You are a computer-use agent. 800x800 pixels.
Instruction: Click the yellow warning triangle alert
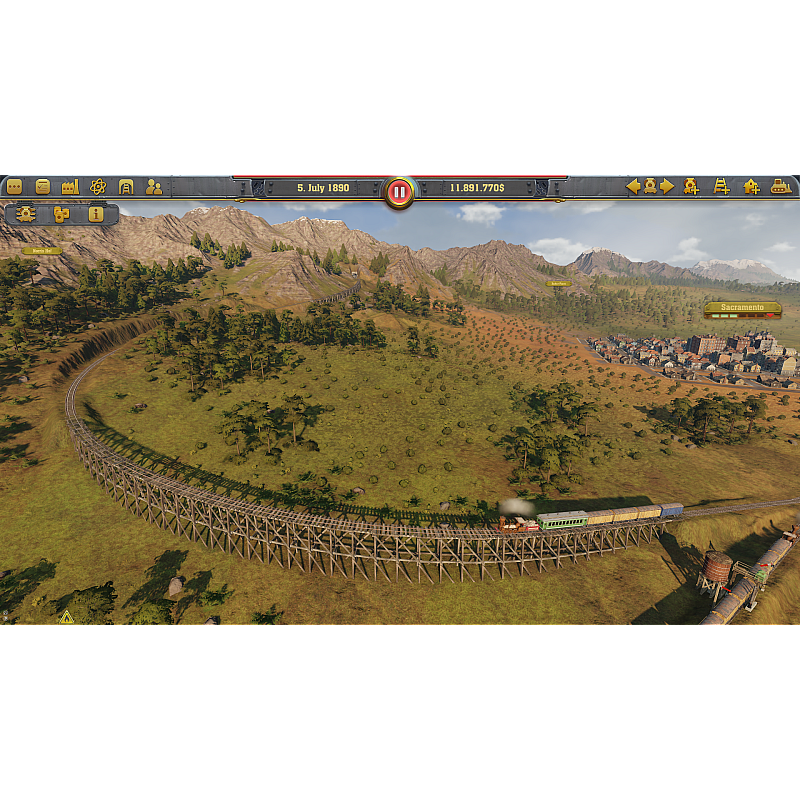(x=67, y=617)
